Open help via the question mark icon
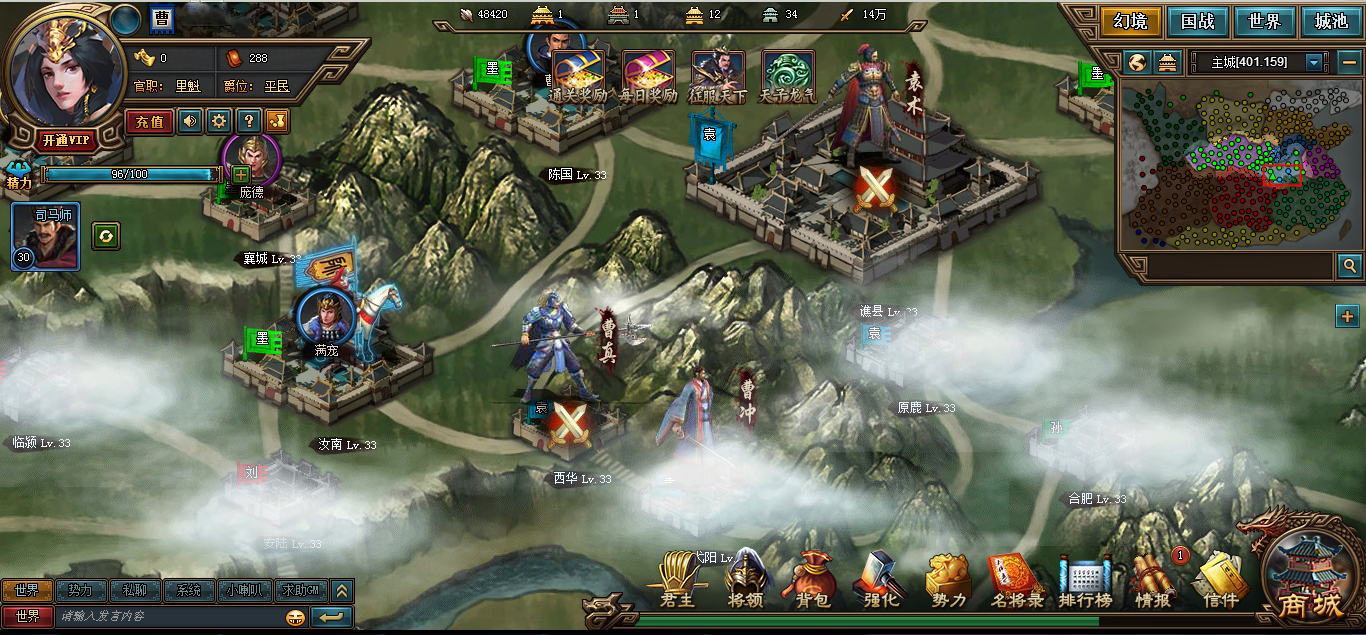The height and width of the screenshot is (635, 1366). coord(249,122)
